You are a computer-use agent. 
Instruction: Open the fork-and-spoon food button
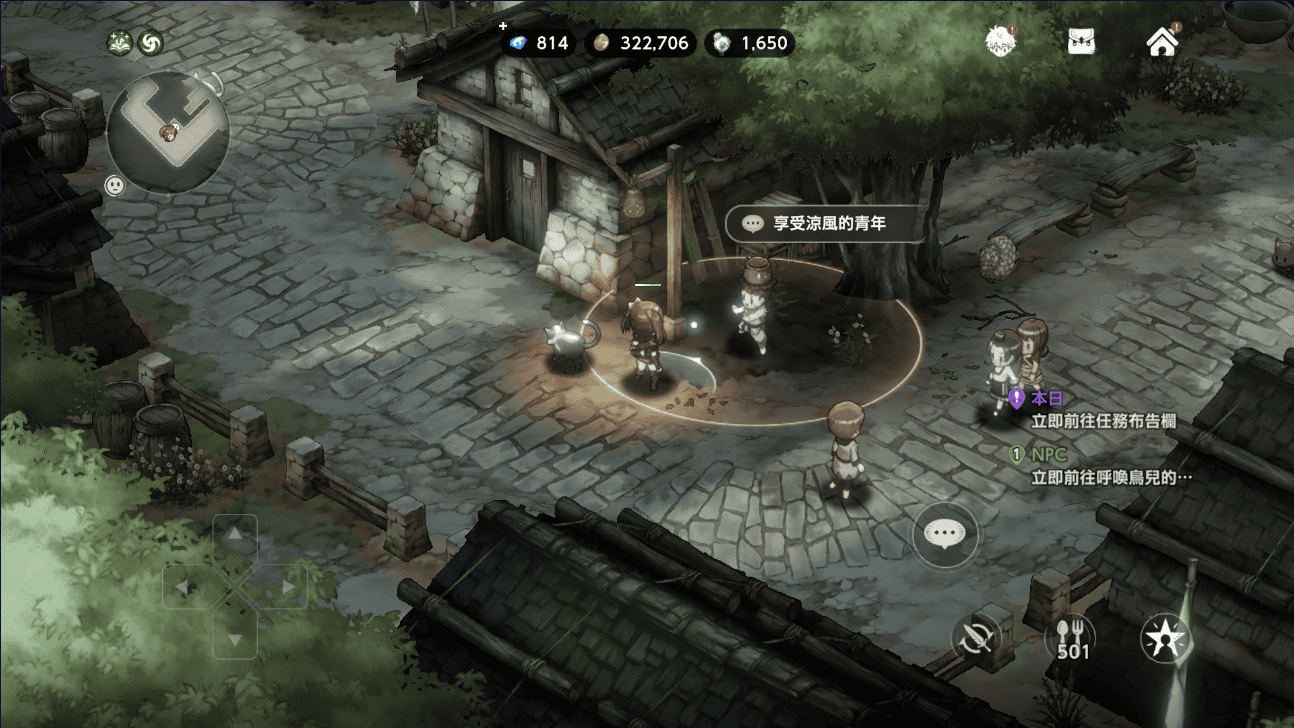1070,637
